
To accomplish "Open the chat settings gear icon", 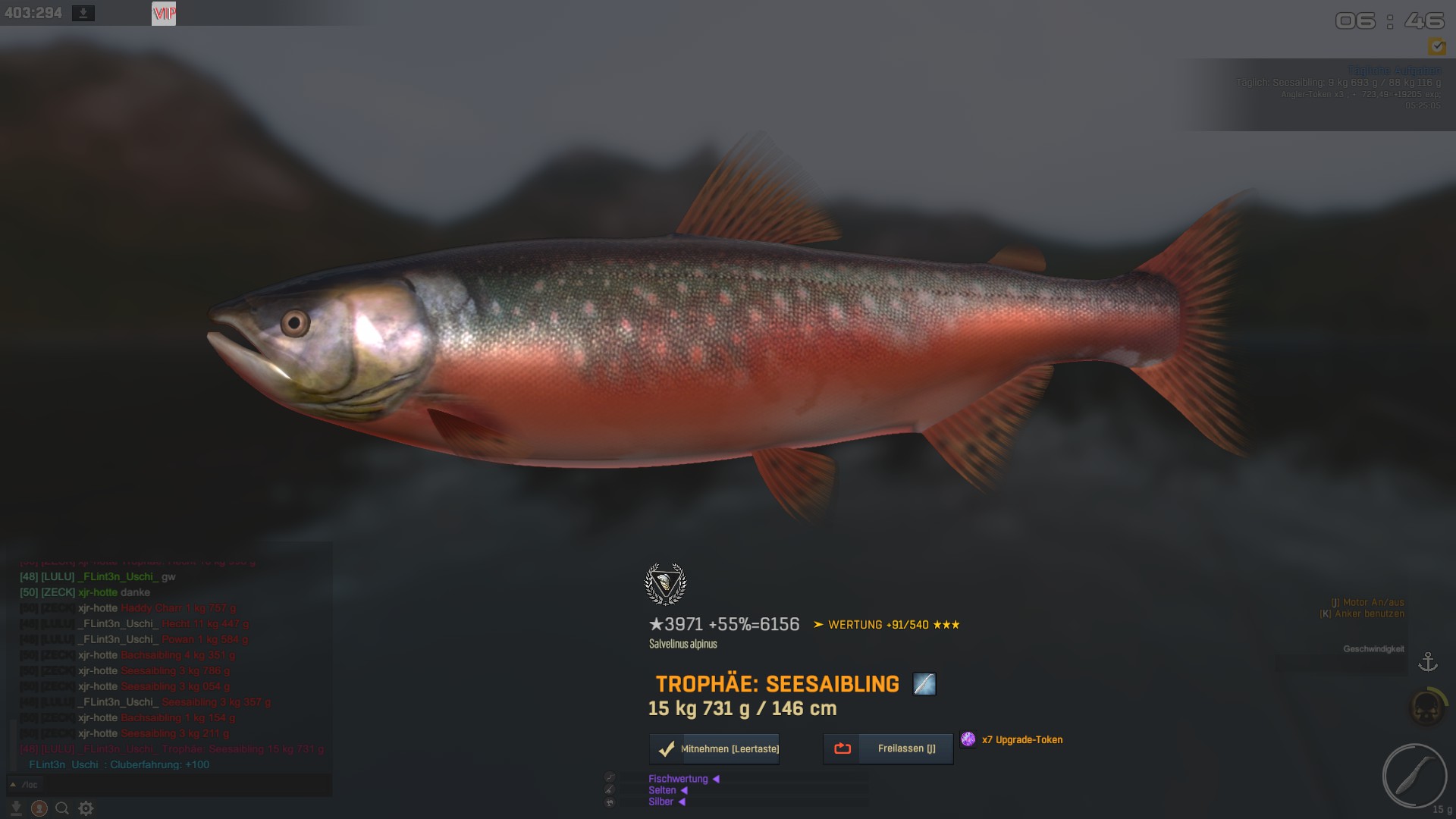I will 86,808.
